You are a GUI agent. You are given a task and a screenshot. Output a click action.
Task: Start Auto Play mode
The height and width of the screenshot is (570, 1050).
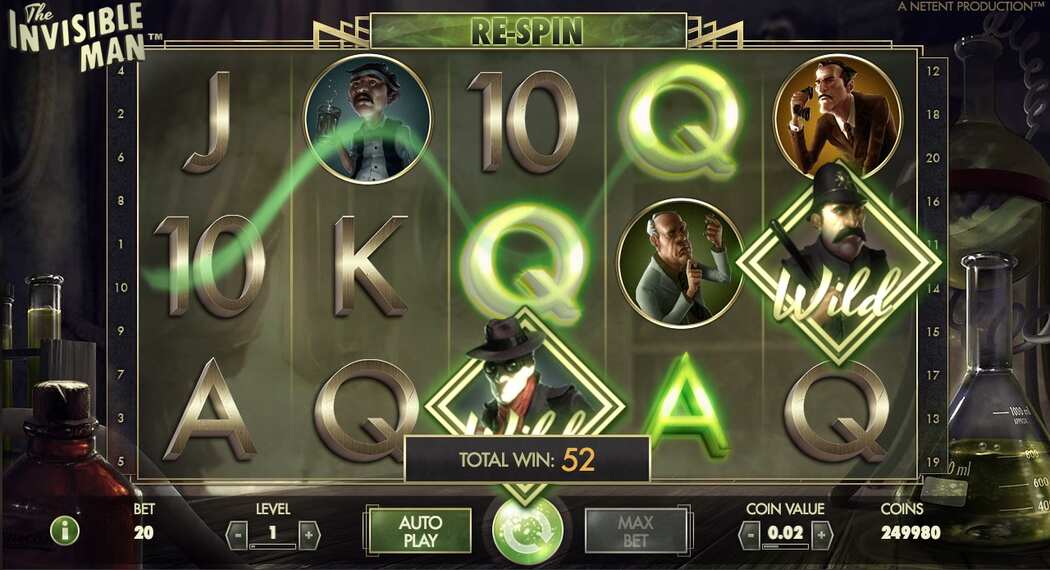coord(420,531)
